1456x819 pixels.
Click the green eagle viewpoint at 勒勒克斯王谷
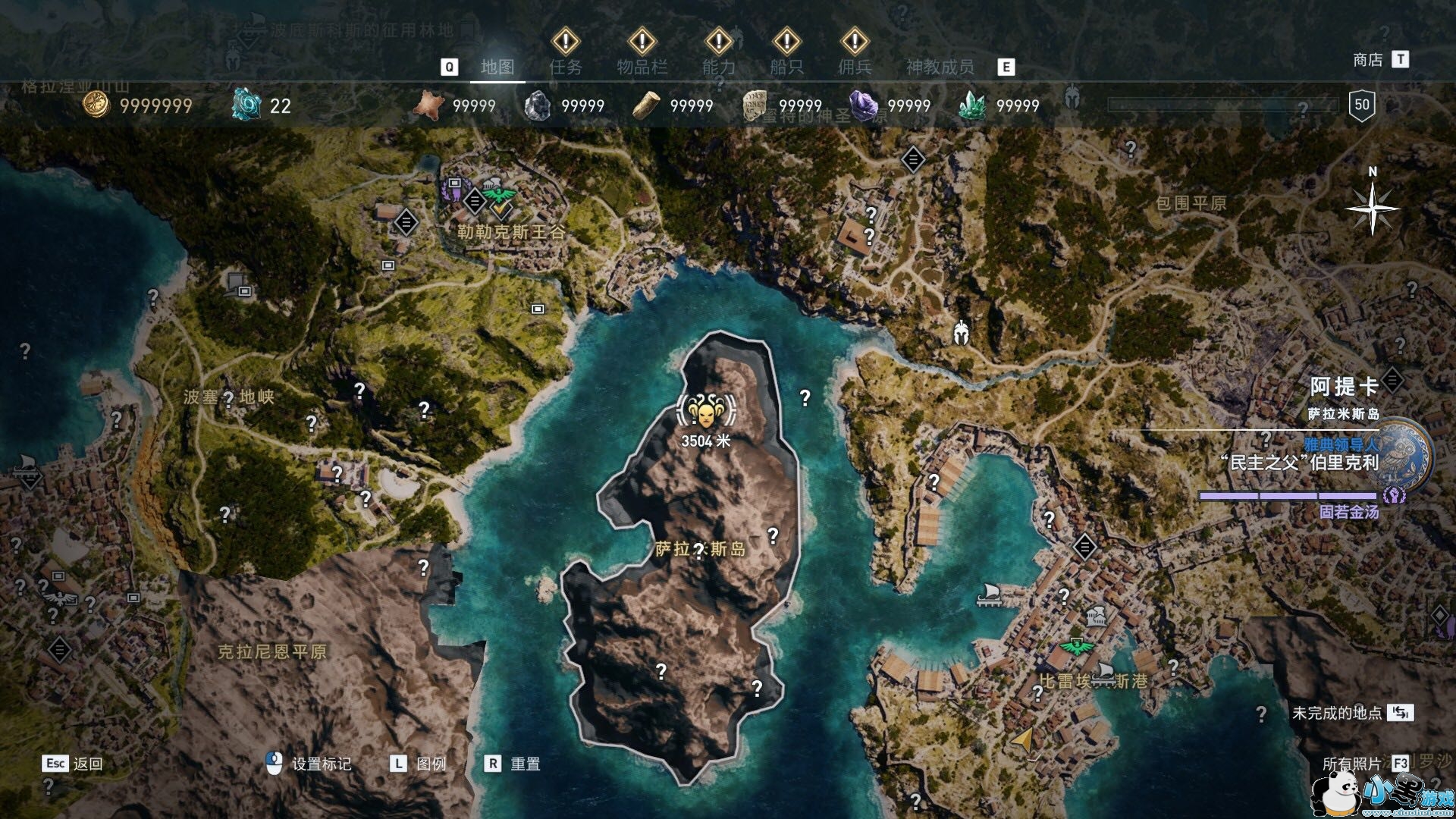tap(498, 194)
